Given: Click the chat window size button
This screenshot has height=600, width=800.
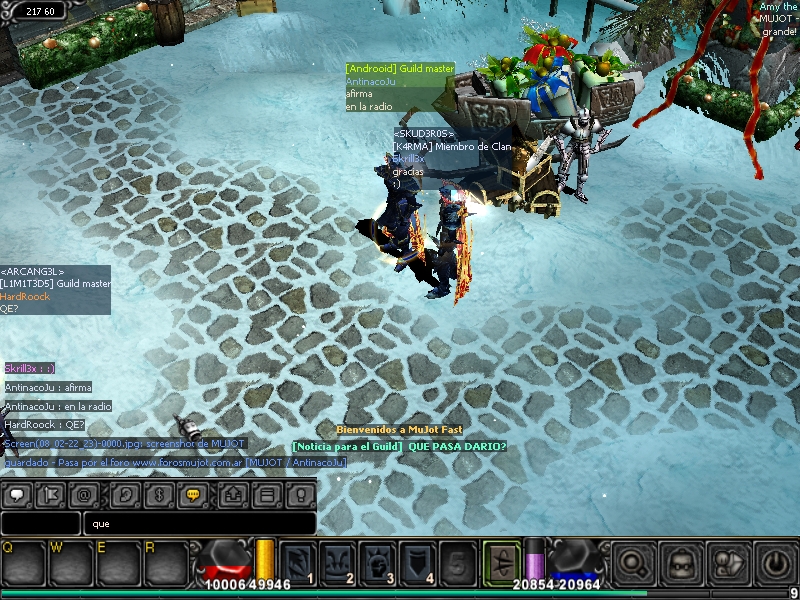Looking at the screenshot, I should click(266, 494).
